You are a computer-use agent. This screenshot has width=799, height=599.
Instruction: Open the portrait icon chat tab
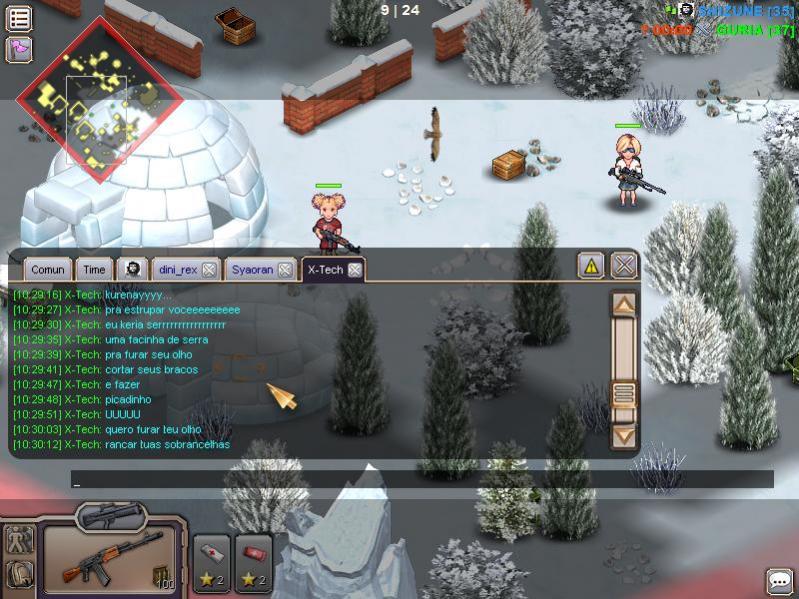tap(132, 270)
